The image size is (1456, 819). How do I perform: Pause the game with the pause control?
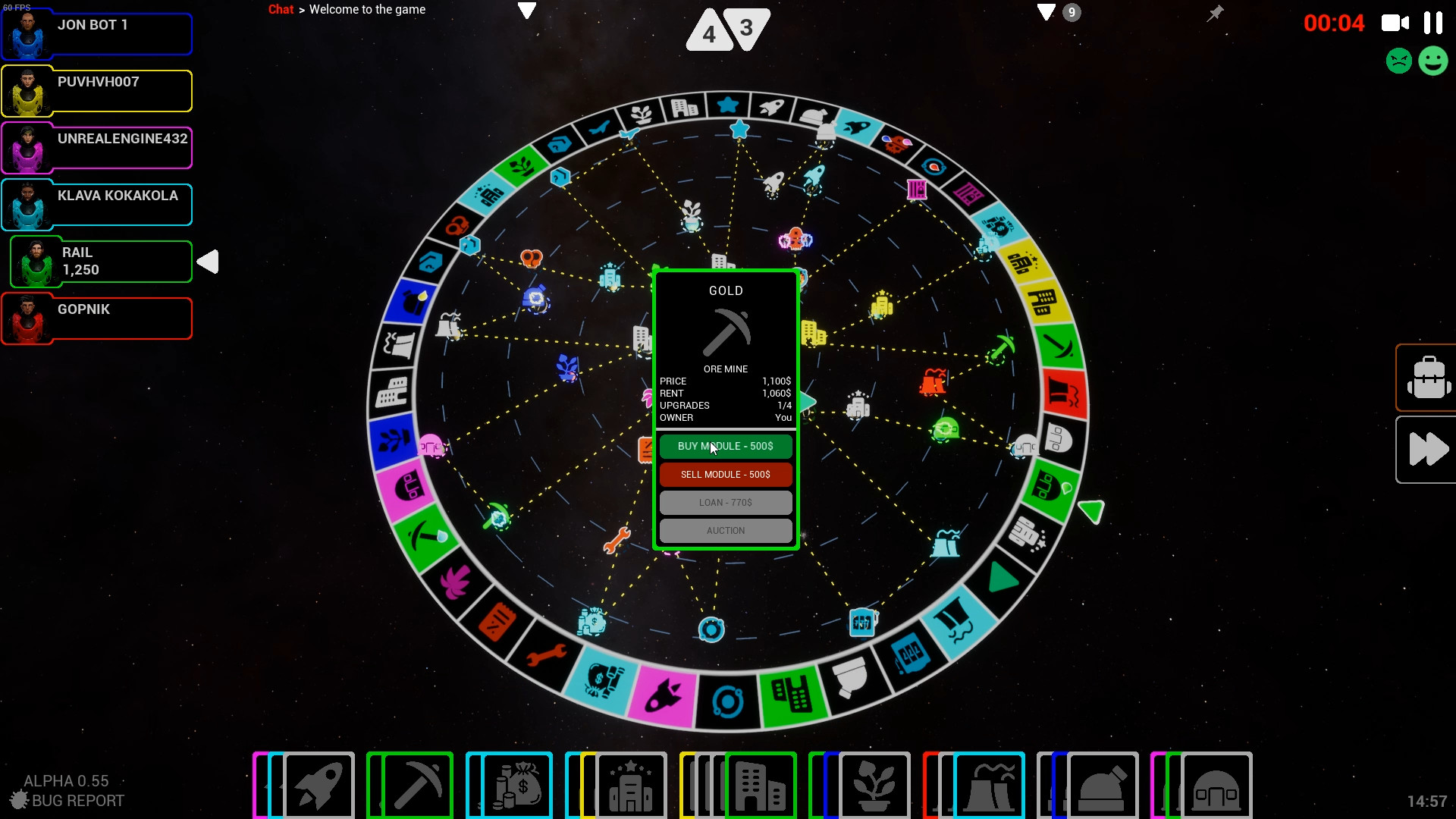1435,23
